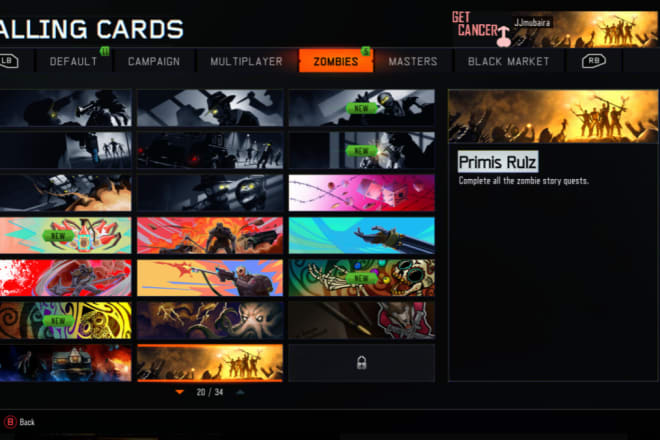Viewport: 660px width, 440px height.
Task: Select the pink barbed wire calling card
Action: tap(361, 193)
